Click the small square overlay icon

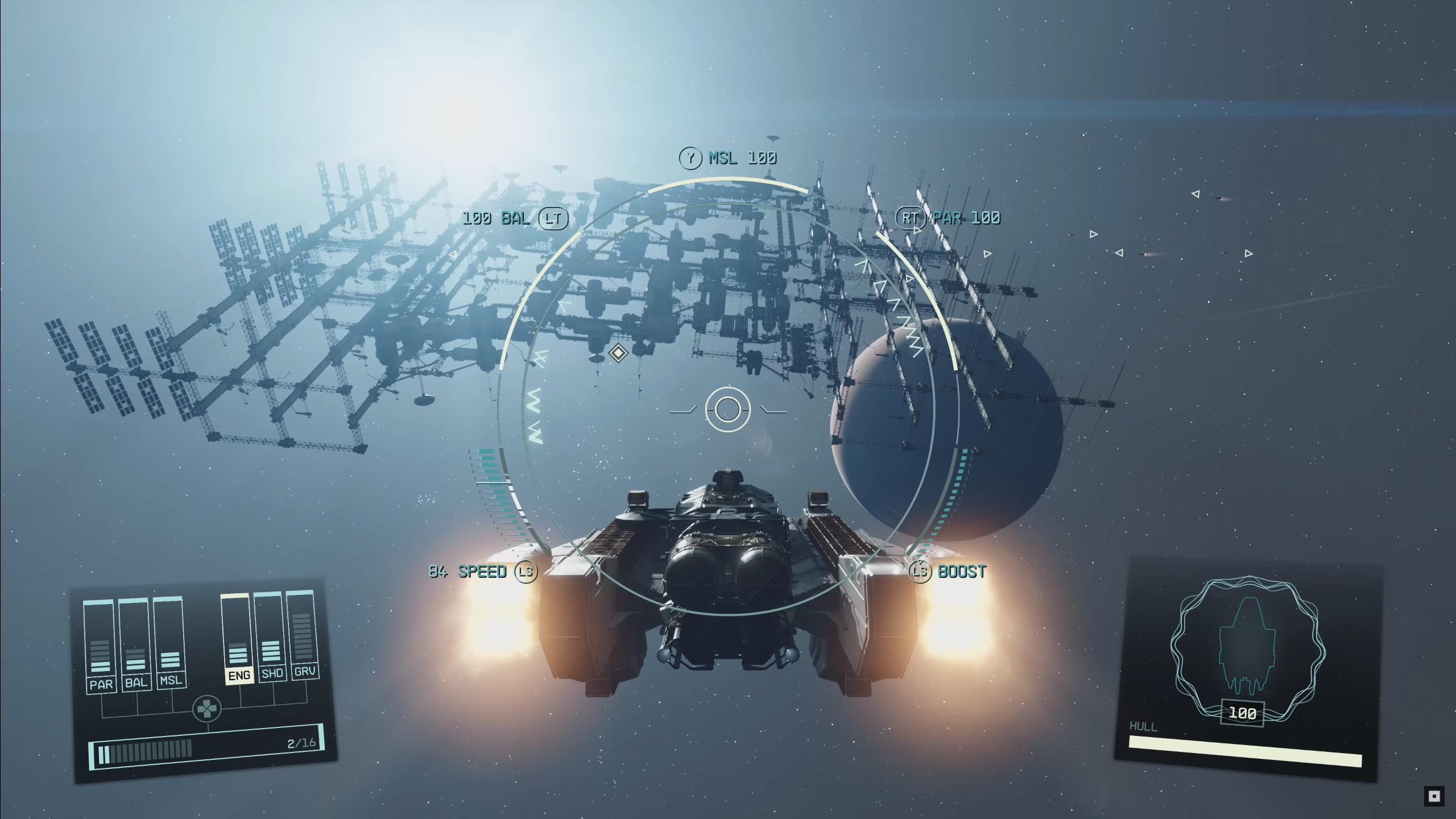tap(1434, 796)
